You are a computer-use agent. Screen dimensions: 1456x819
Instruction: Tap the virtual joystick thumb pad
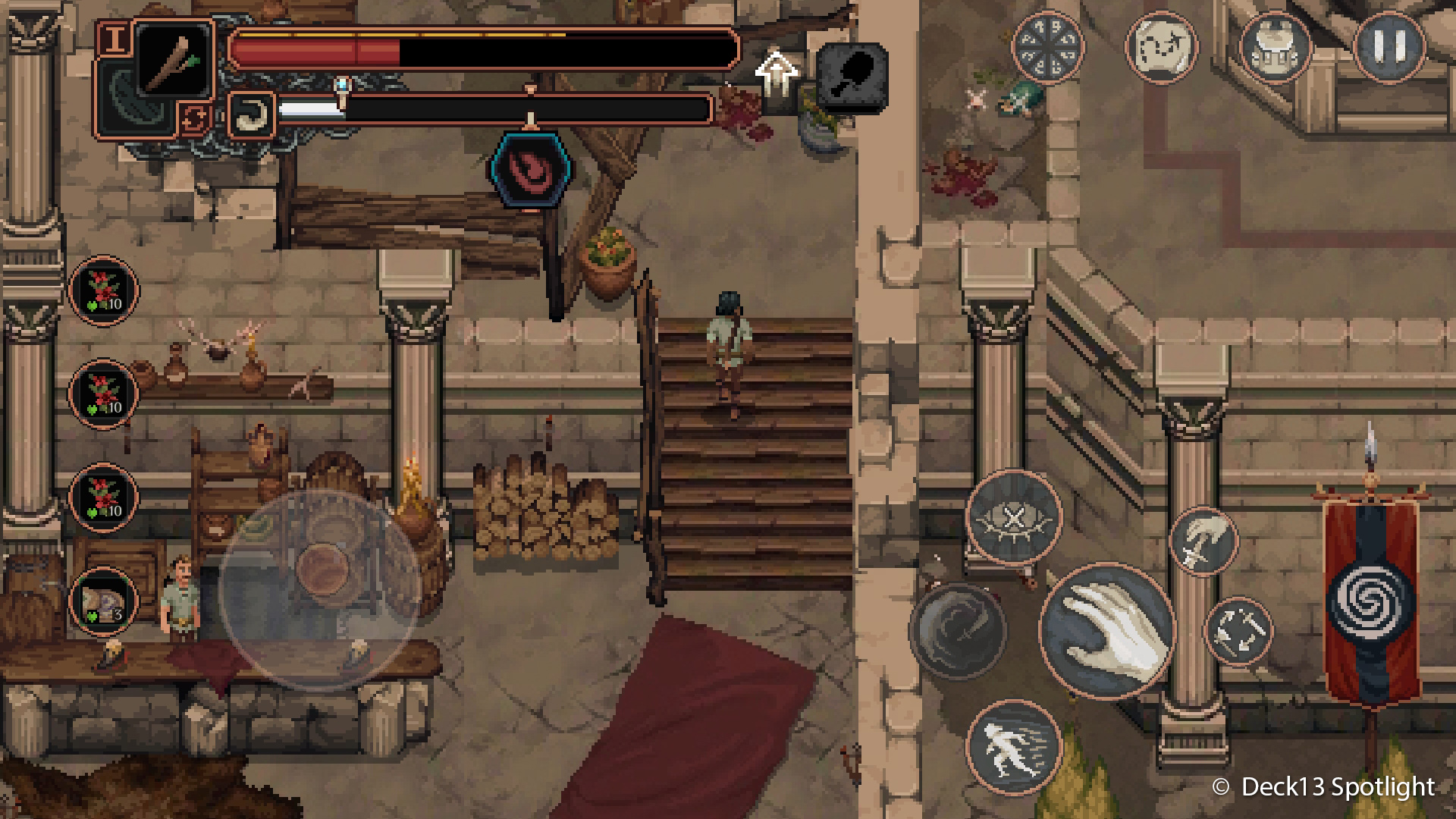322,570
